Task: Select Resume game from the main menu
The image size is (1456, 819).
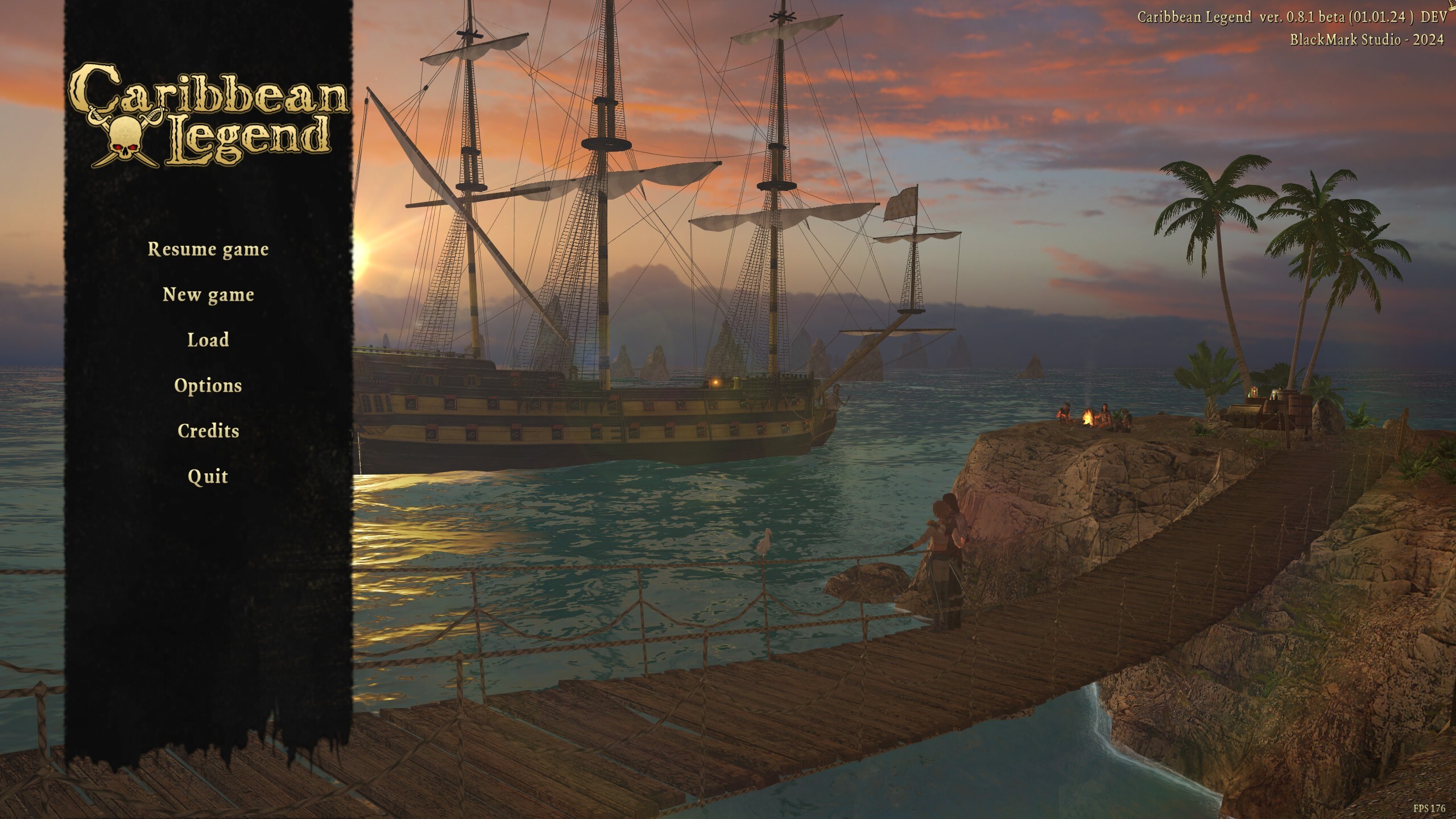Action: click(208, 249)
